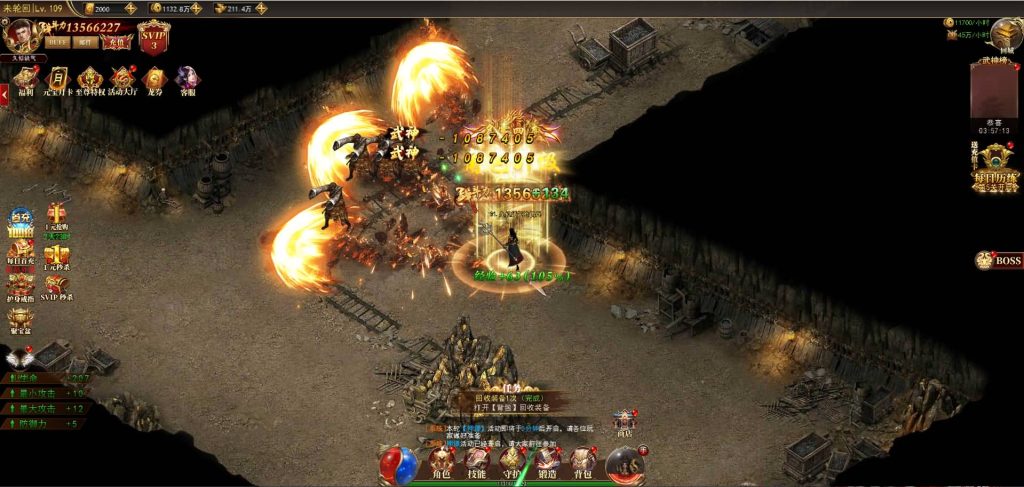Open the 角色 character menu
This screenshot has width=1024, height=487.
coord(441,463)
